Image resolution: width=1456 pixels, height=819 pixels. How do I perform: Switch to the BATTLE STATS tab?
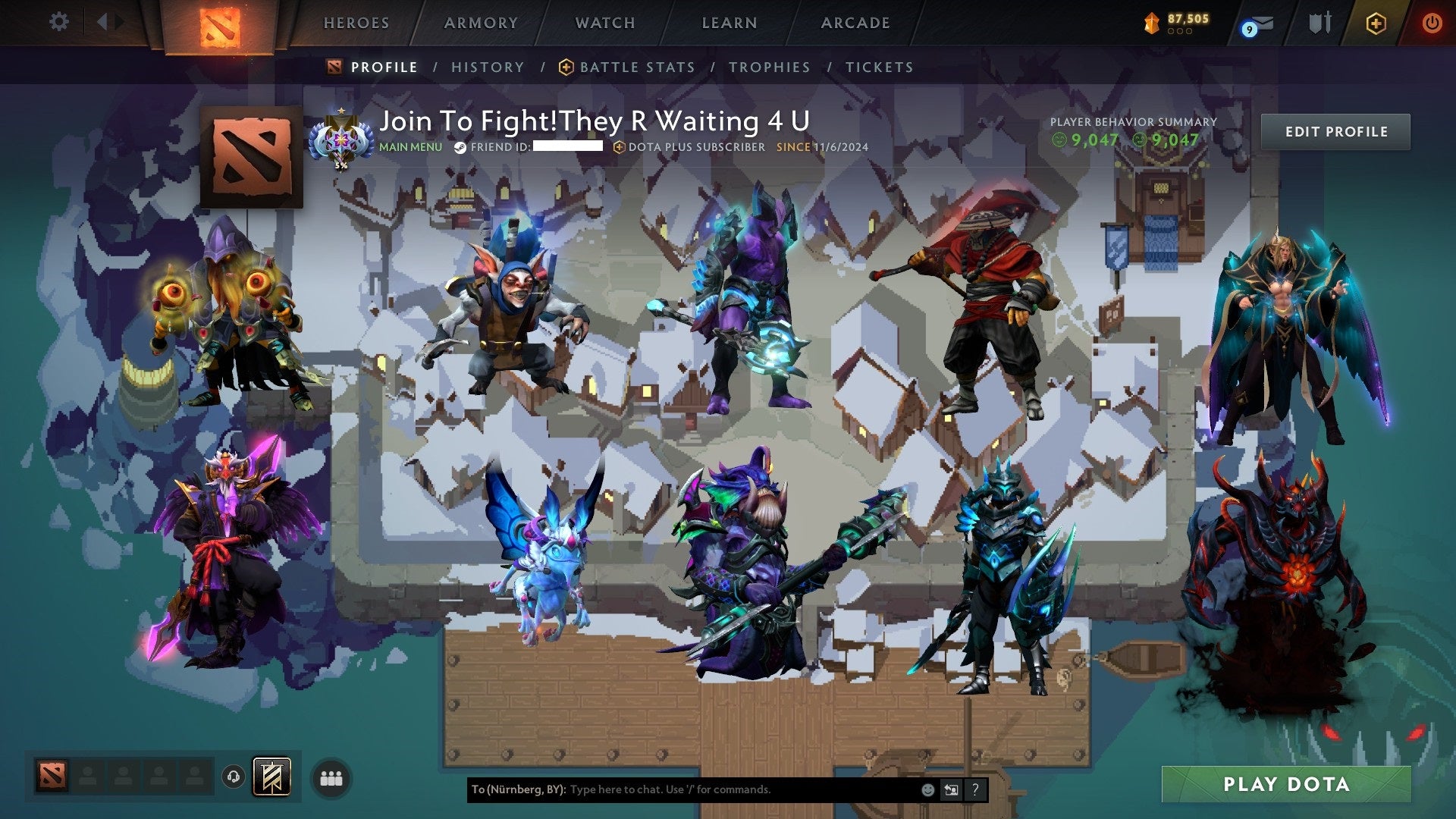637,67
